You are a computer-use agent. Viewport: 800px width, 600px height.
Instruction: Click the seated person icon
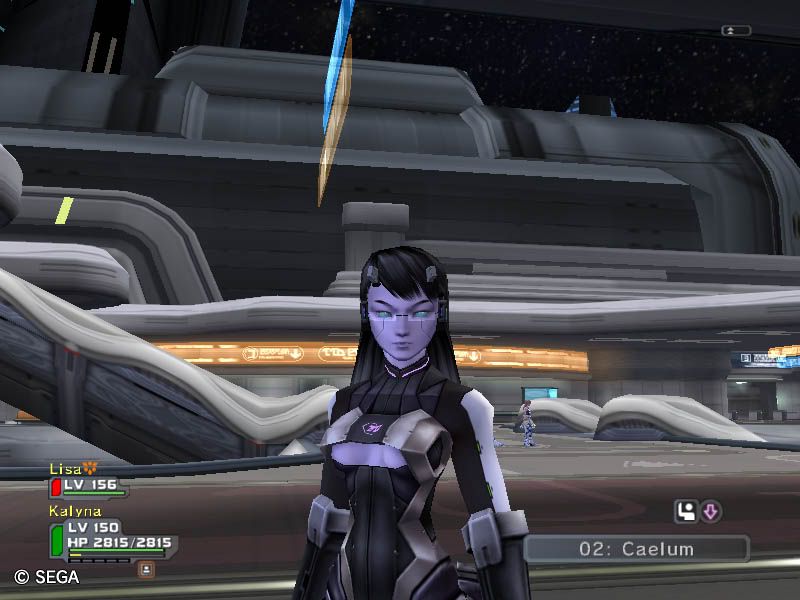[x=686, y=512]
